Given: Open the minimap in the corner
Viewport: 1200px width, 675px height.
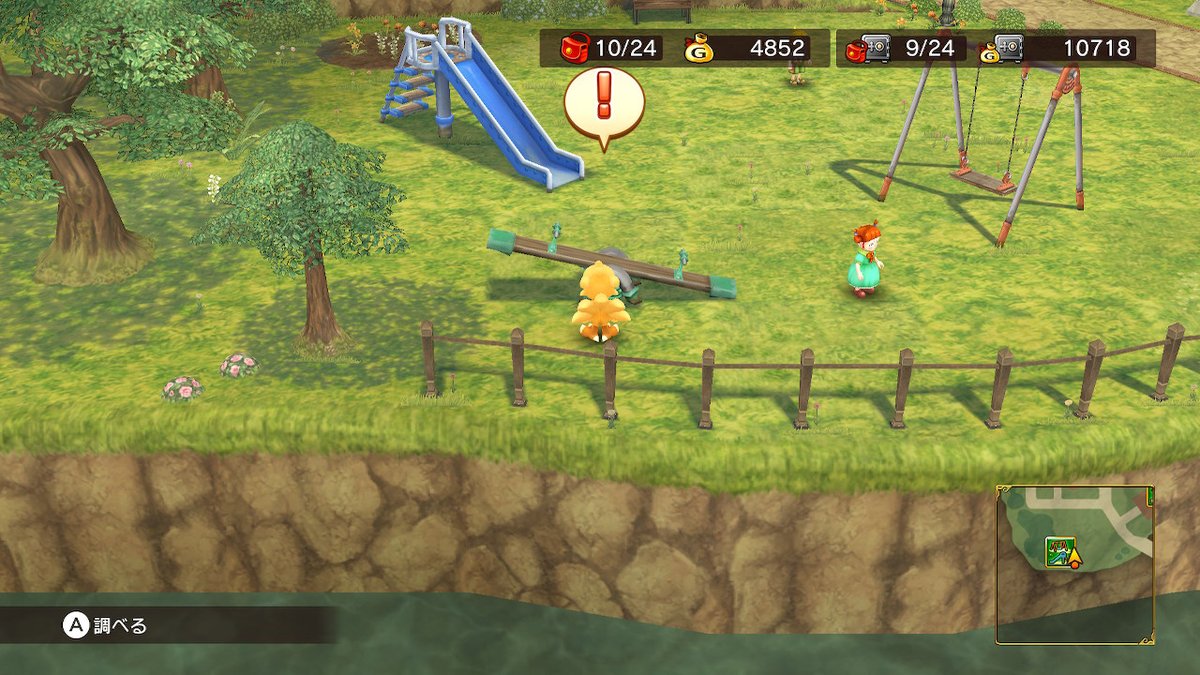Looking at the screenshot, I should 1075,564.
